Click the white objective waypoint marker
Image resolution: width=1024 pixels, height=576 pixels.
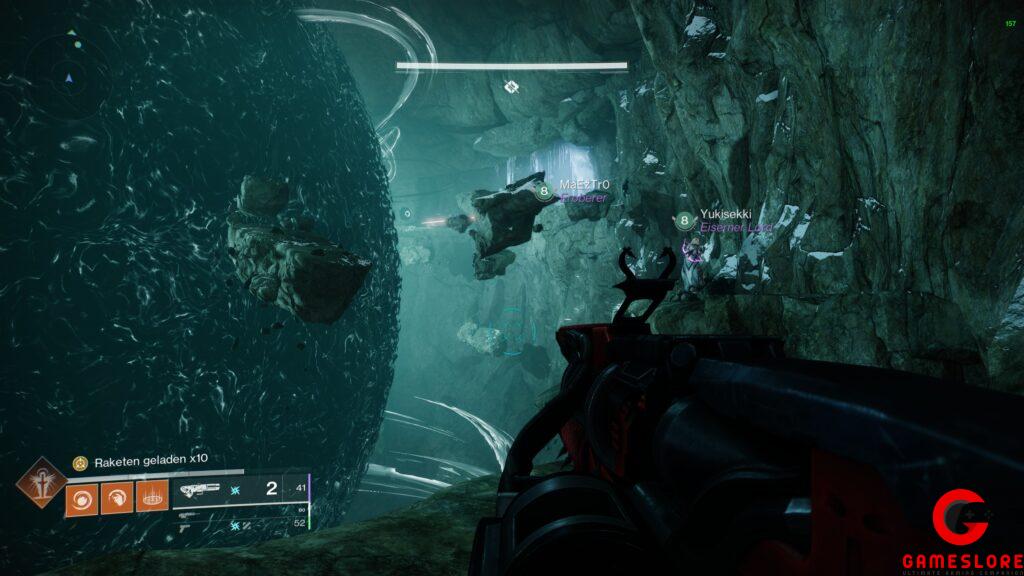[x=511, y=87]
